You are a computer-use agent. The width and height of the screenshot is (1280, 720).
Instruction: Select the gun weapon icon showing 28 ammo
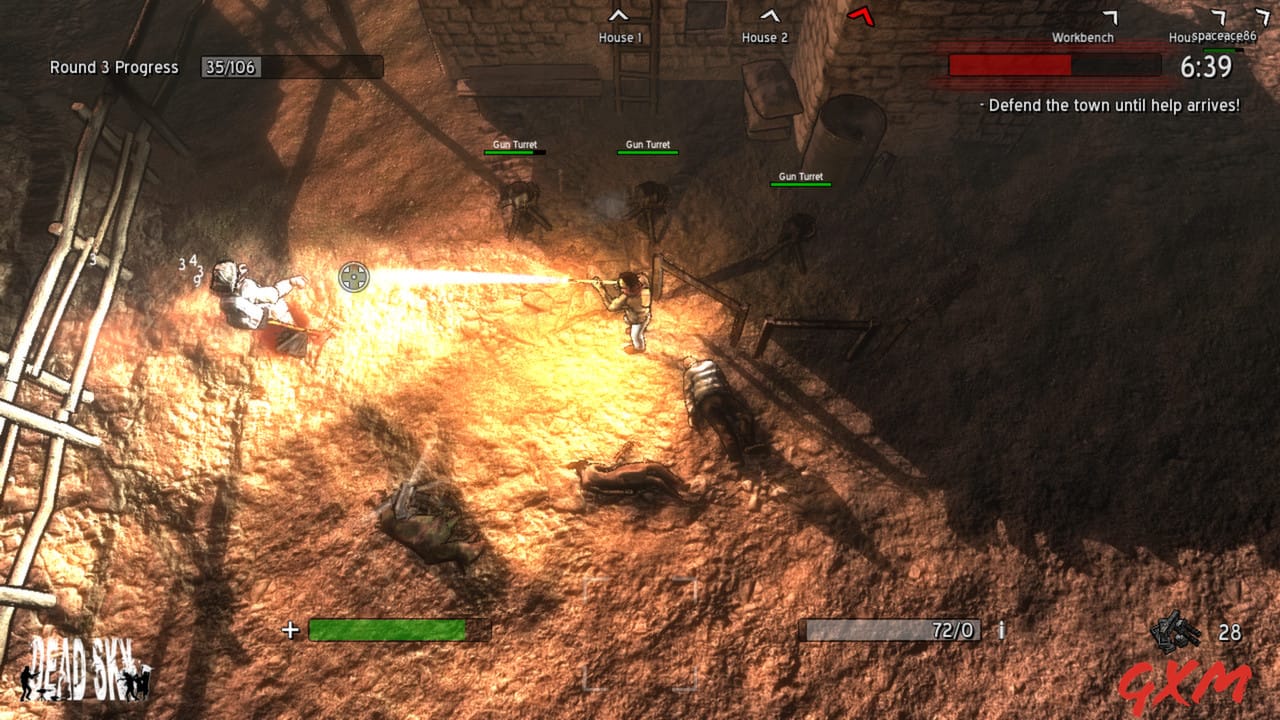point(1175,630)
